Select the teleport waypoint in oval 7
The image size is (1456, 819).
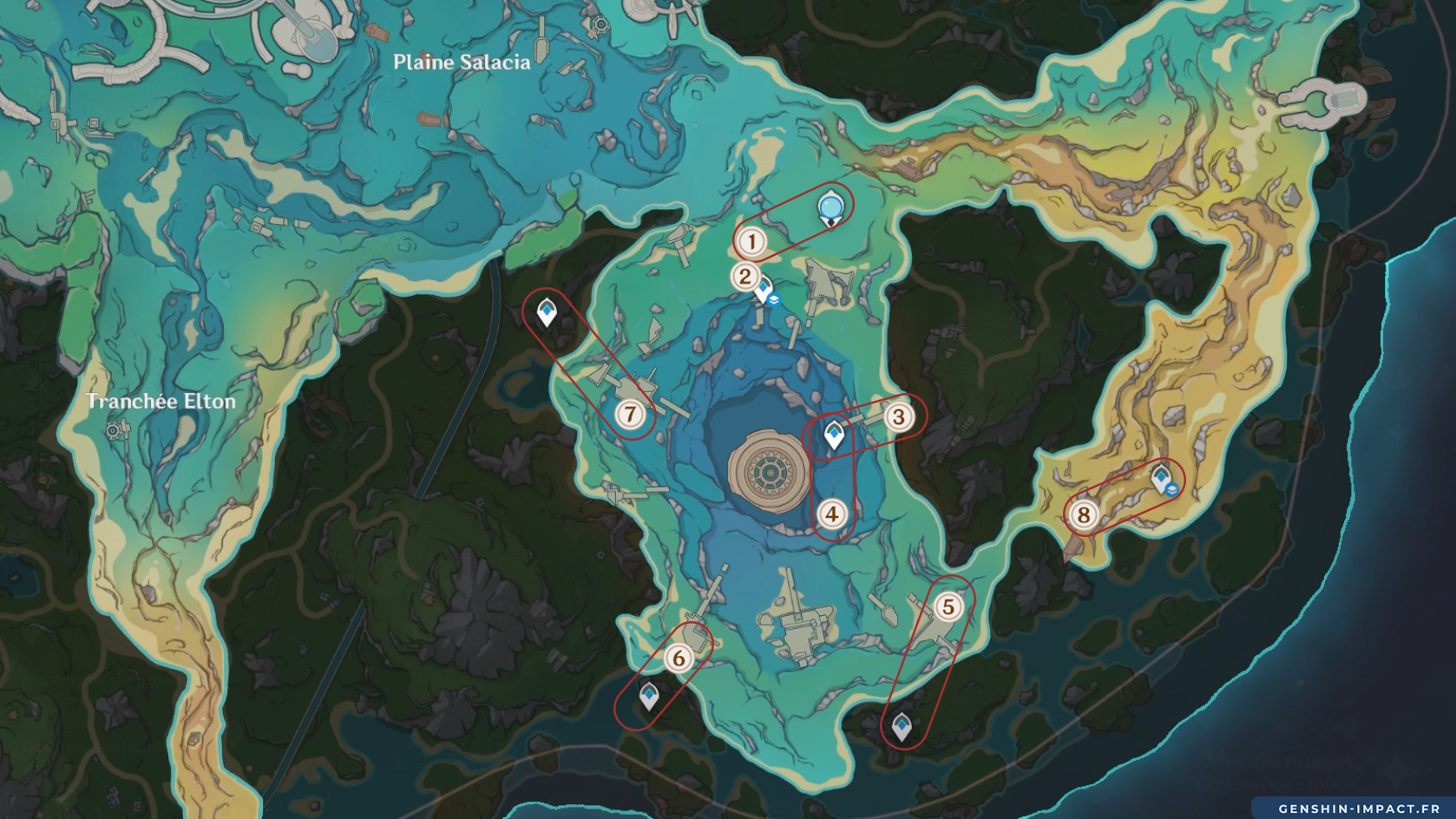click(x=547, y=311)
